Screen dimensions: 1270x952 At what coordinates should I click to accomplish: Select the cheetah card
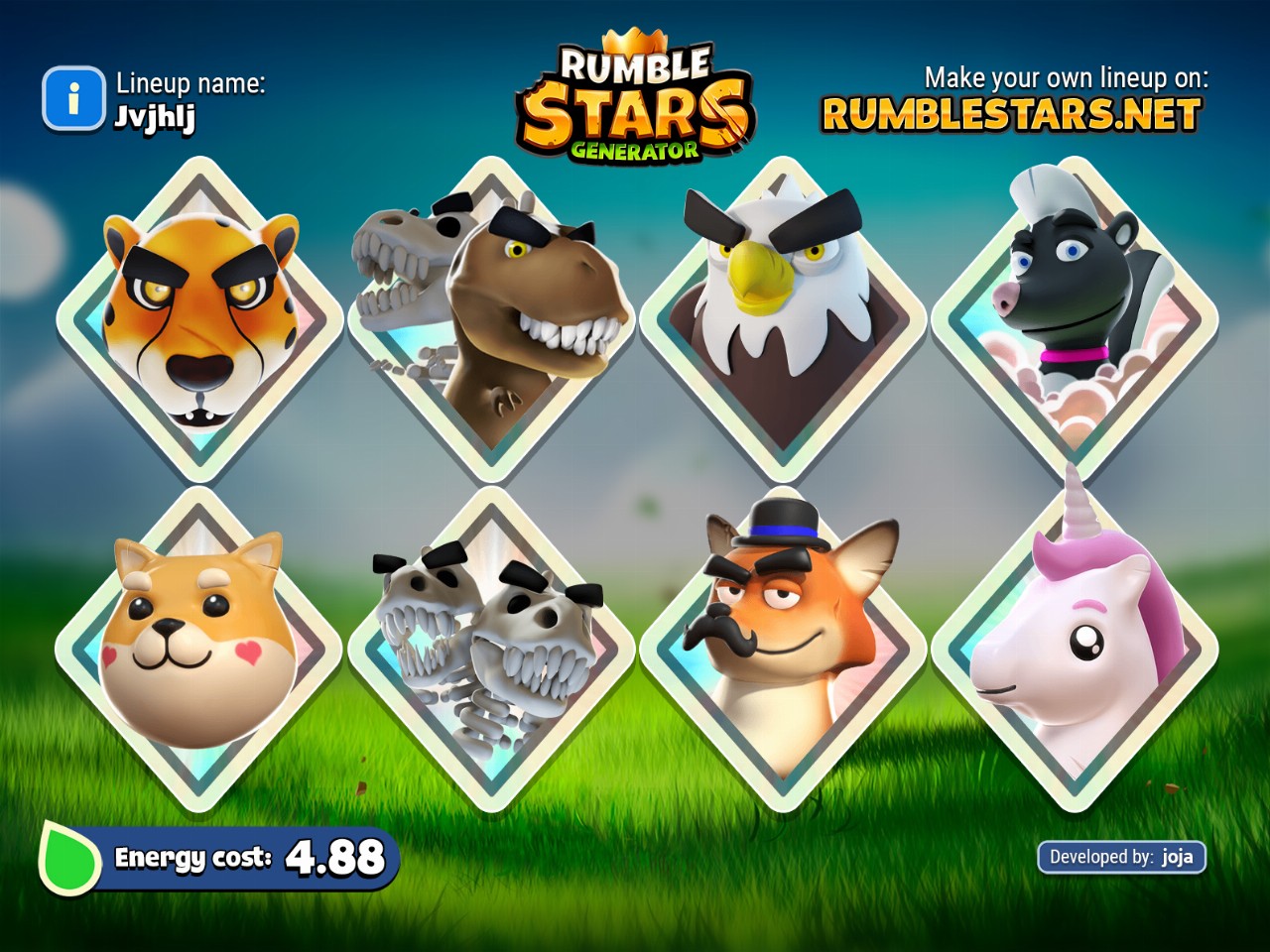coord(200,319)
